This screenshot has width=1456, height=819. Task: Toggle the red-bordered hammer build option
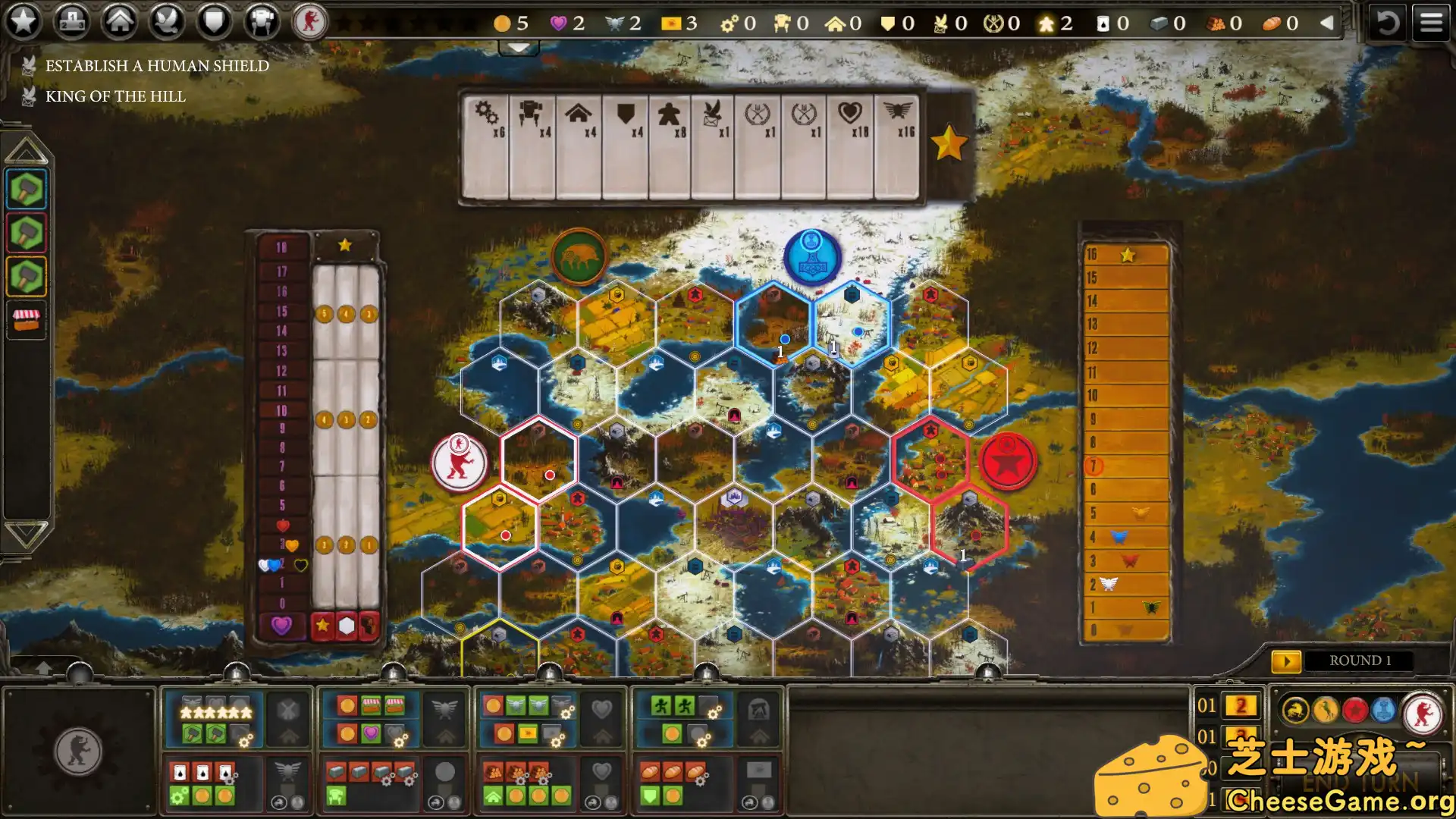(25, 232)
